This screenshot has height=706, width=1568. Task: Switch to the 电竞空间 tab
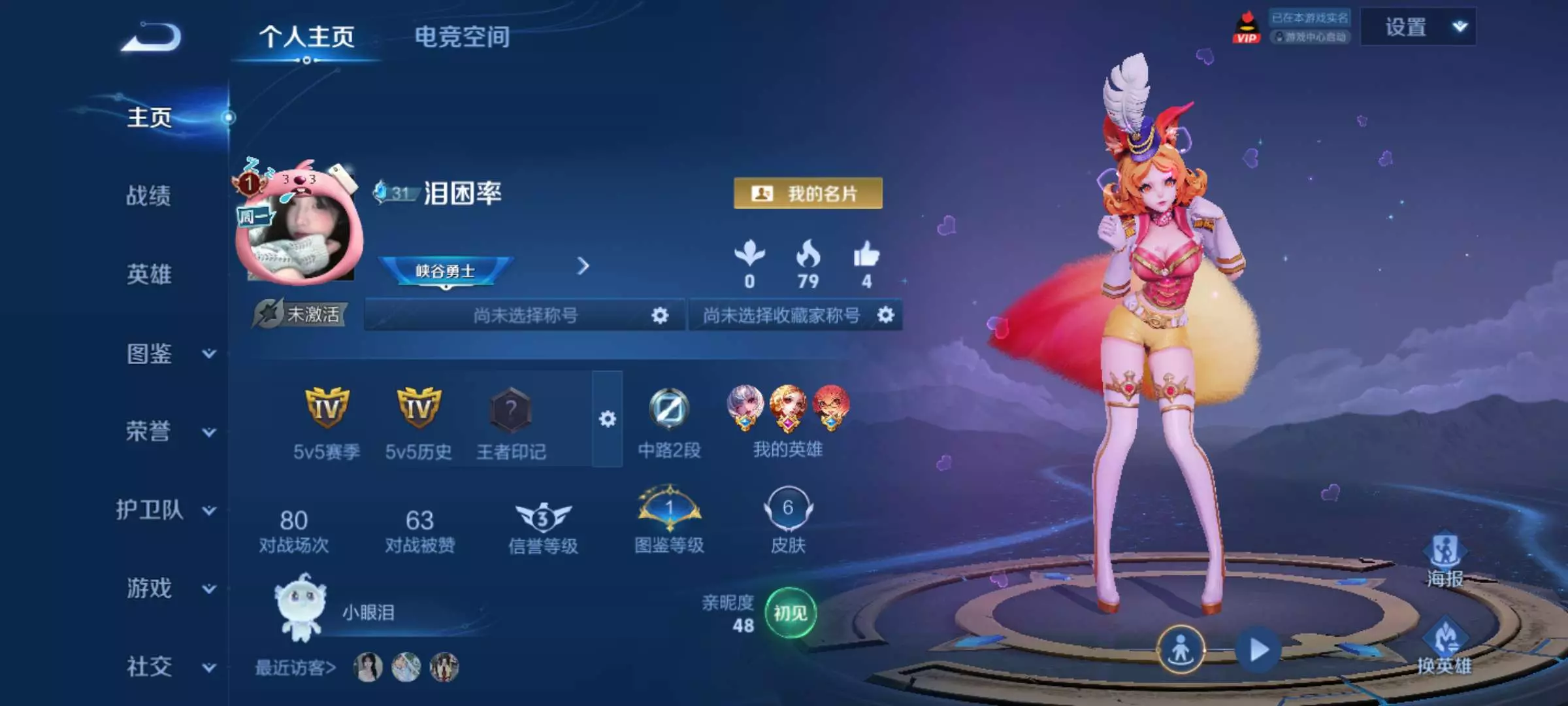[x=462, y=37]
